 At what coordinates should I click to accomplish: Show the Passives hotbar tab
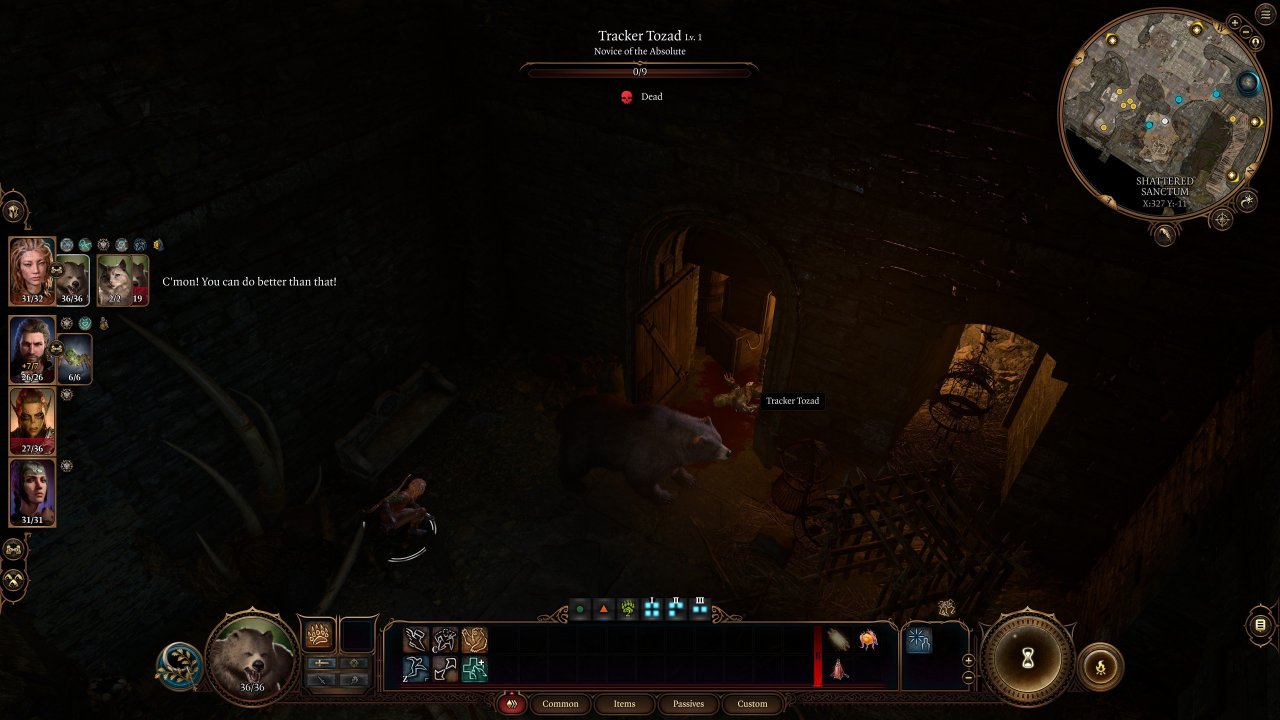(x=688, y=704)
